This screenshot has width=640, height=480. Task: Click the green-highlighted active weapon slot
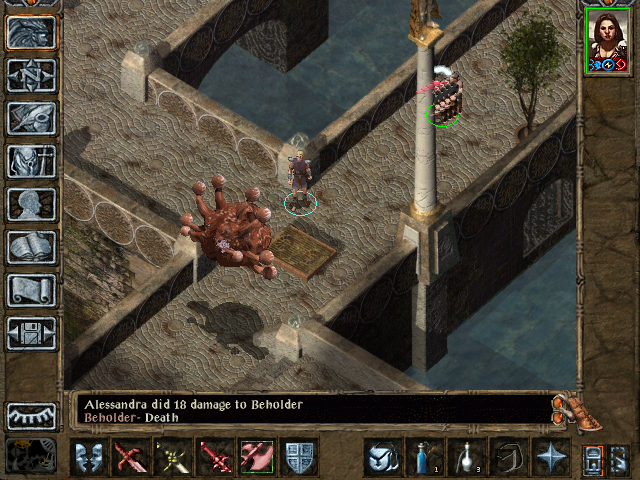pyautogui.click(x=257, y=458)
